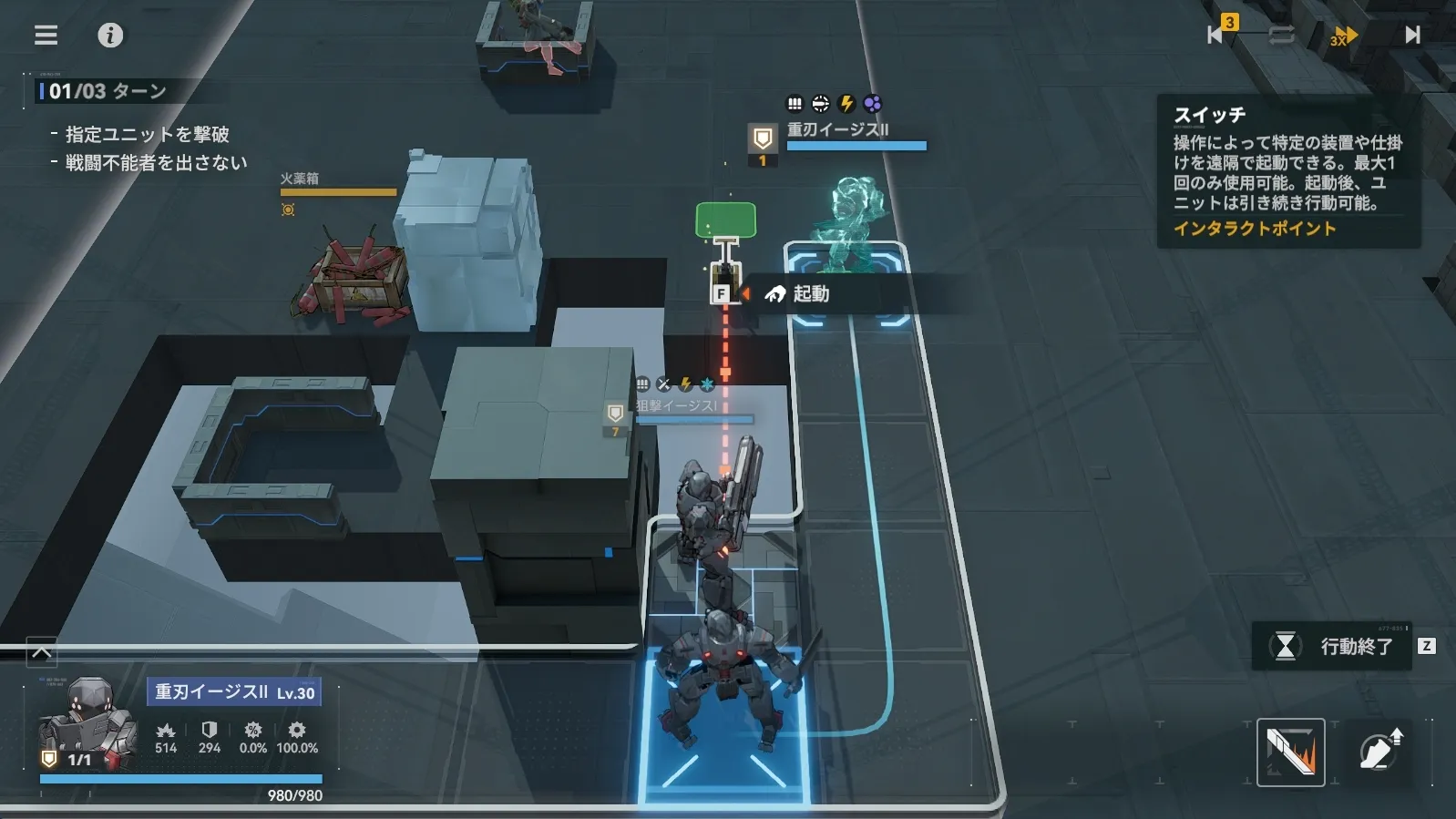Choose the boot movement boost skill

pyautogui.click(x=1379, y=752)
